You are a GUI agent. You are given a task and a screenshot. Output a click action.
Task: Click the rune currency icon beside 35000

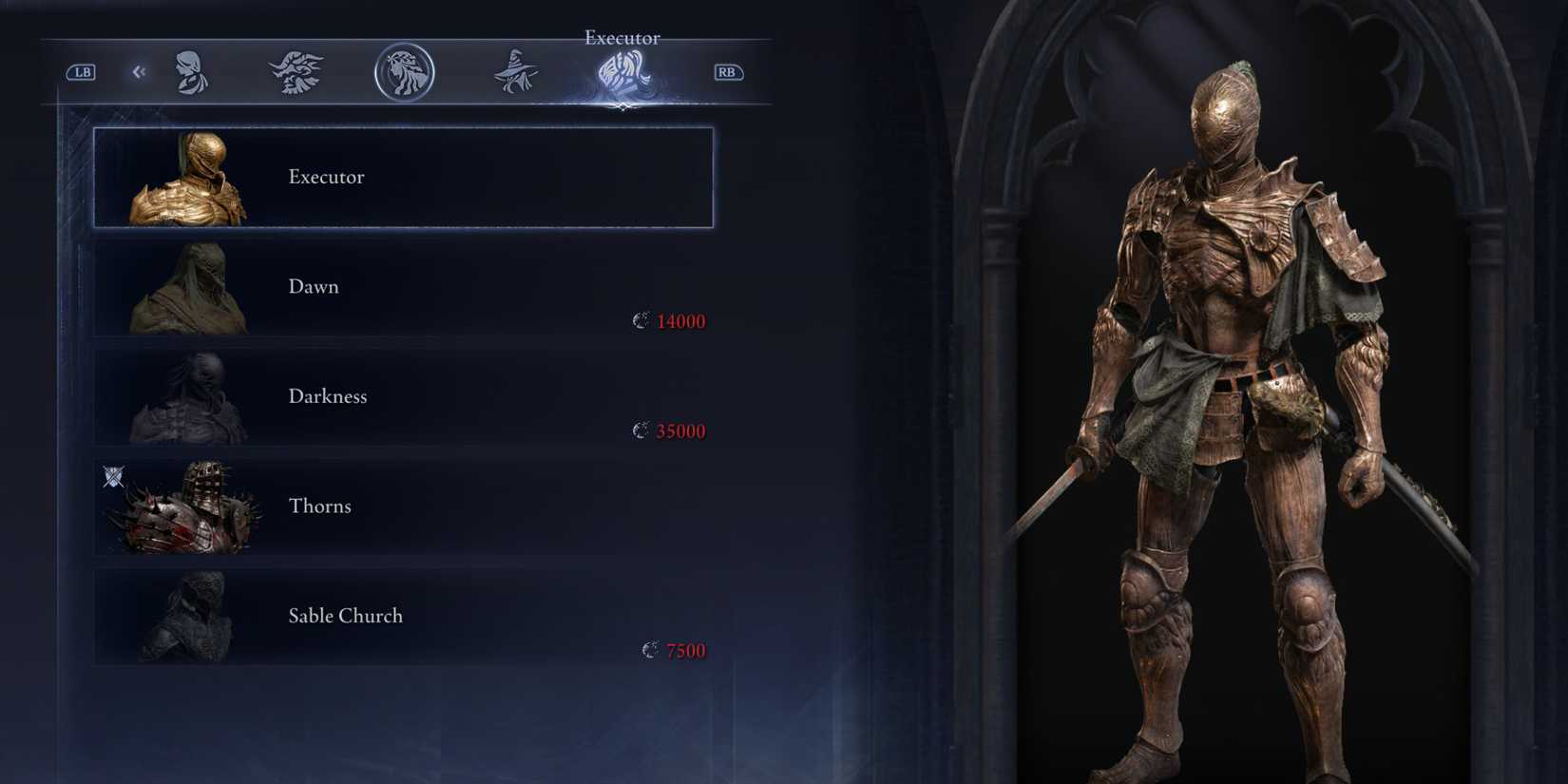(640, 430)
